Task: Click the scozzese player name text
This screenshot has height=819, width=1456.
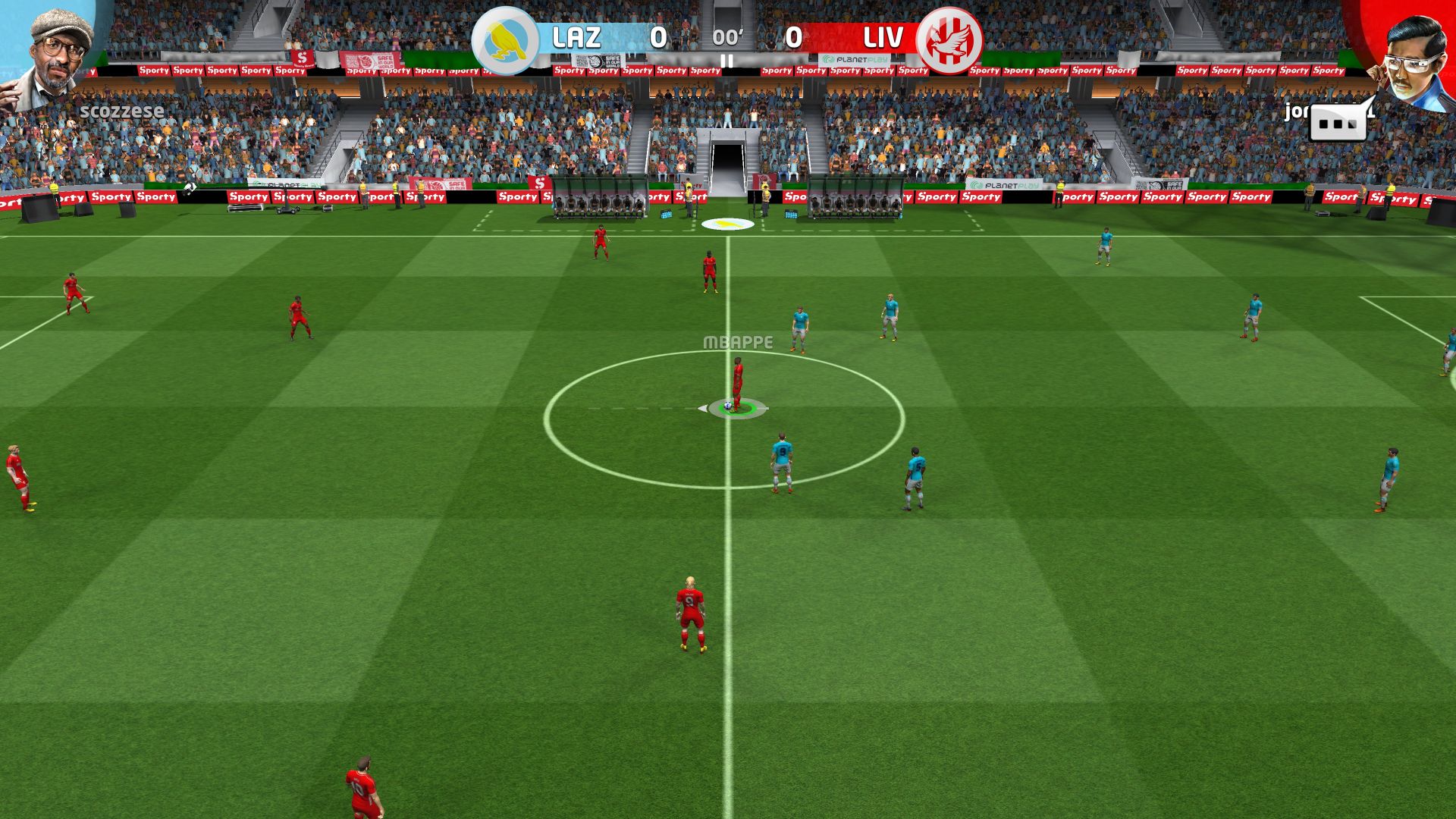Action: [x=124, y=110]
